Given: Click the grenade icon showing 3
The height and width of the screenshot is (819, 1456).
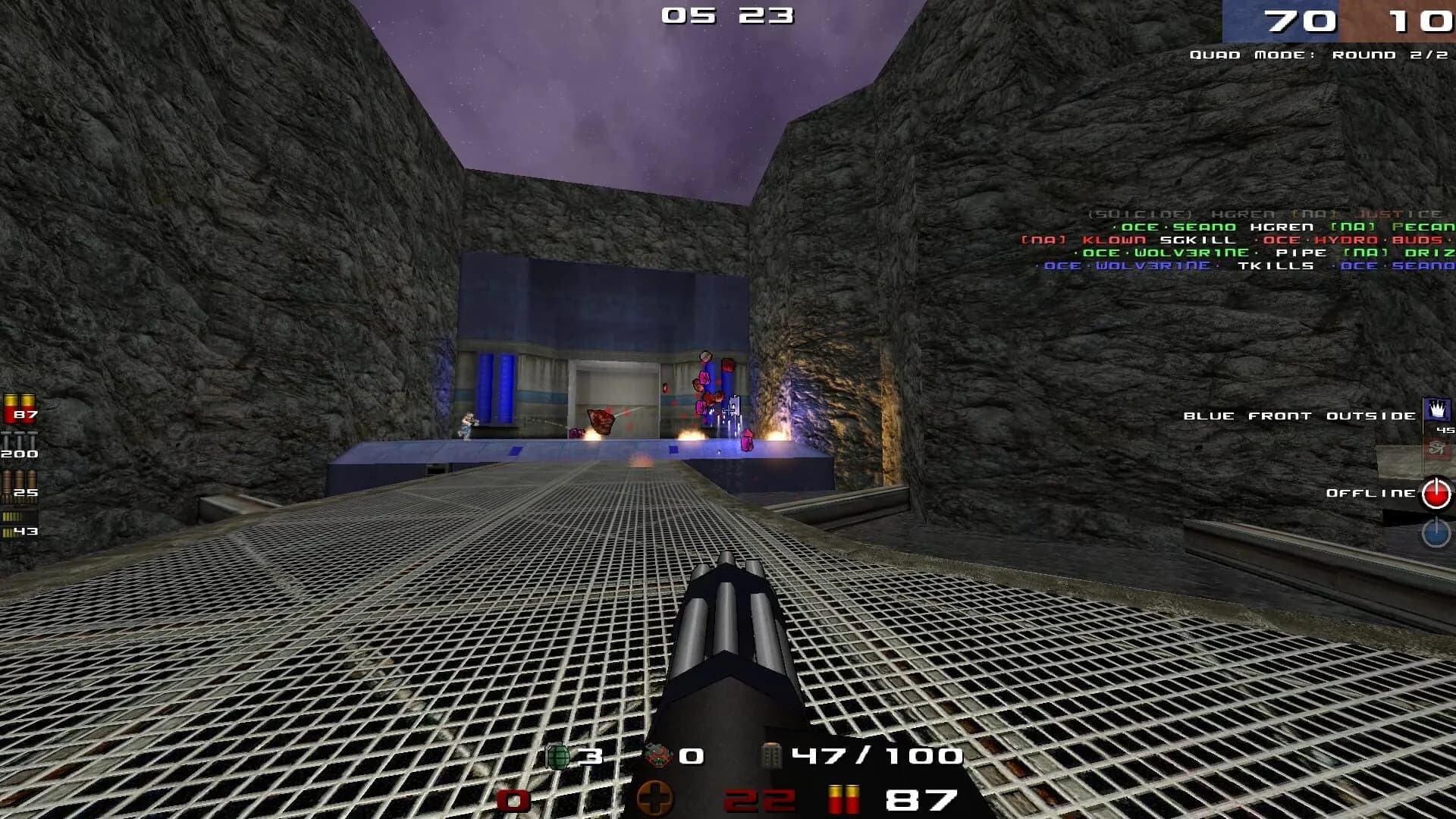Looking at the screenshot, I should click(558, 756).
